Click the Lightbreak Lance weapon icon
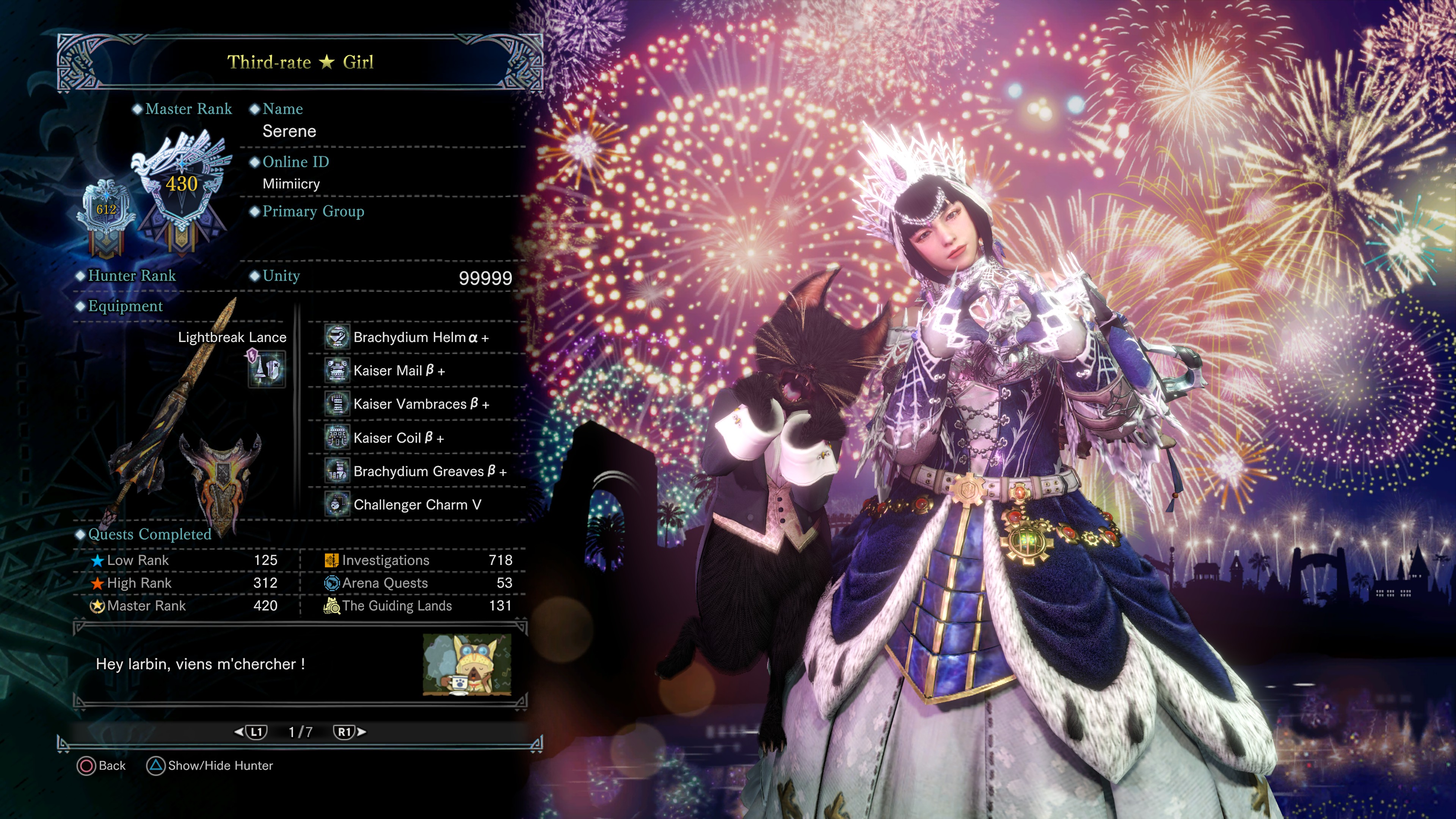 266,369
